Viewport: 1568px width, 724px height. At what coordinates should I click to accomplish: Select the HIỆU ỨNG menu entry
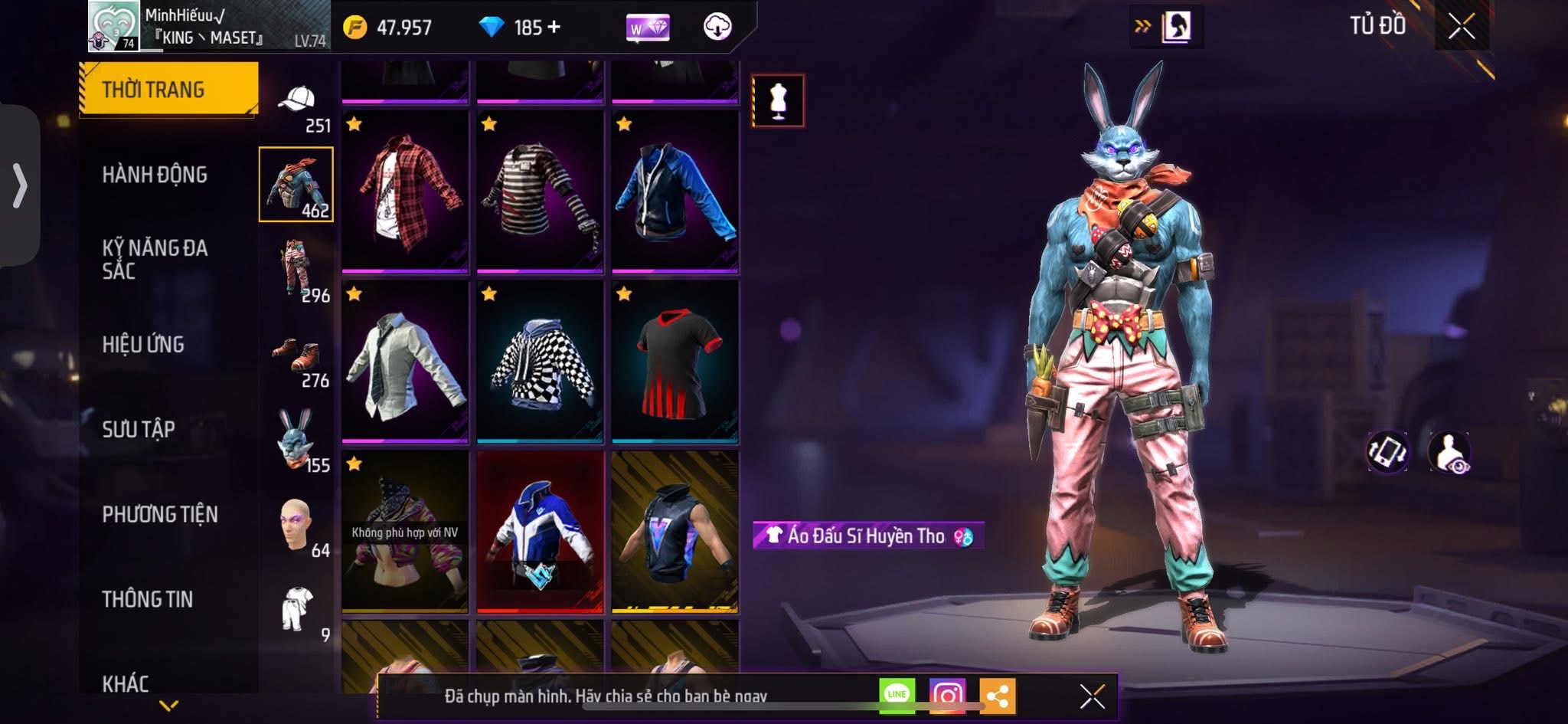coord(143,345)
